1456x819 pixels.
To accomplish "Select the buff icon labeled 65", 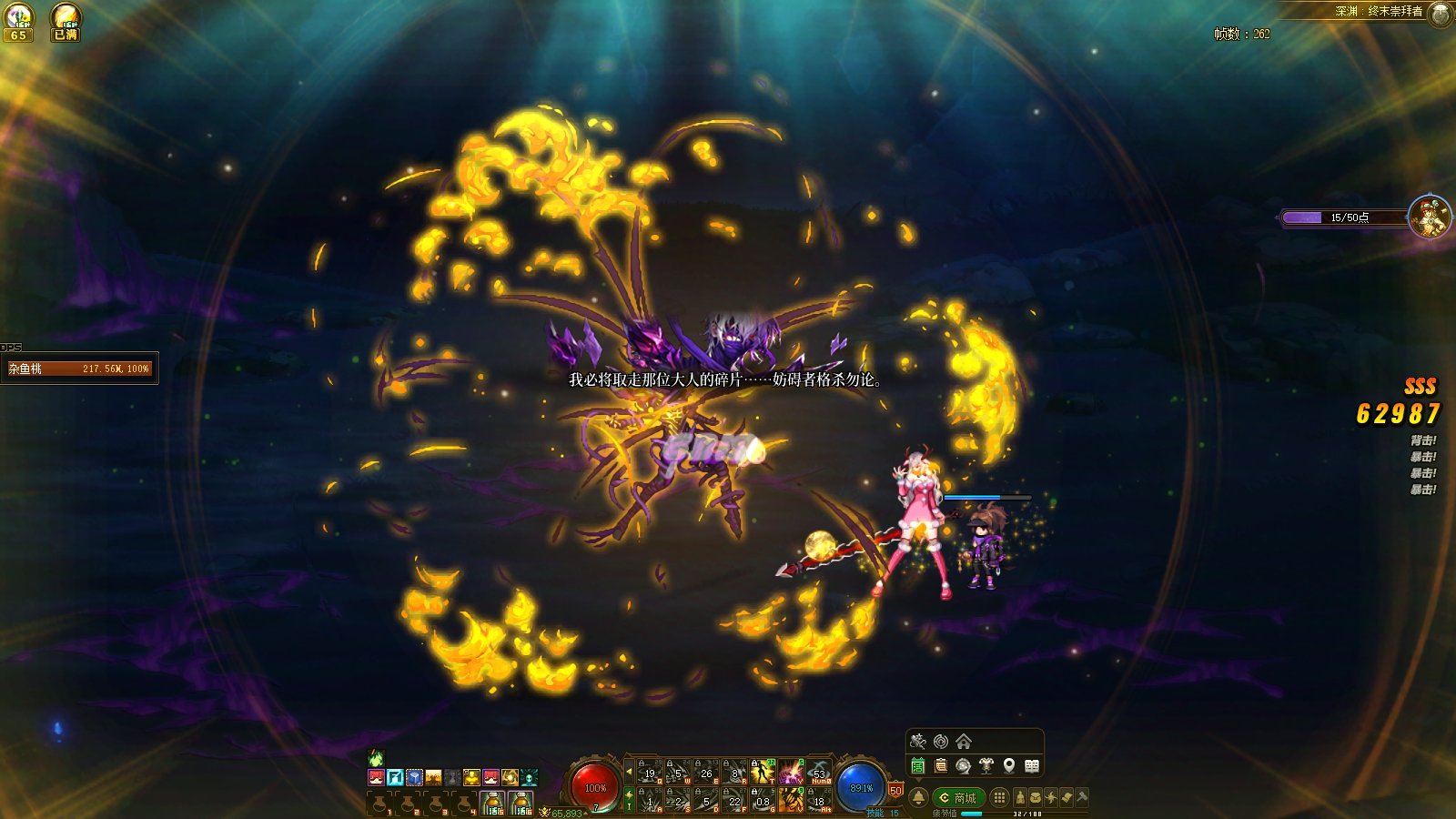I will pos(18,22).
